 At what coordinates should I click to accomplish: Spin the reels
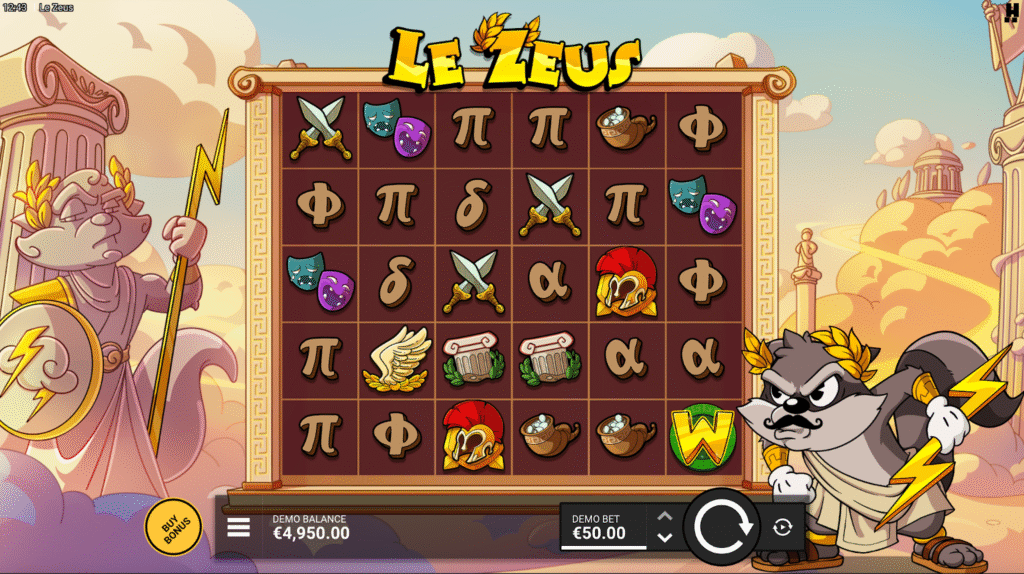click(721, 526)
